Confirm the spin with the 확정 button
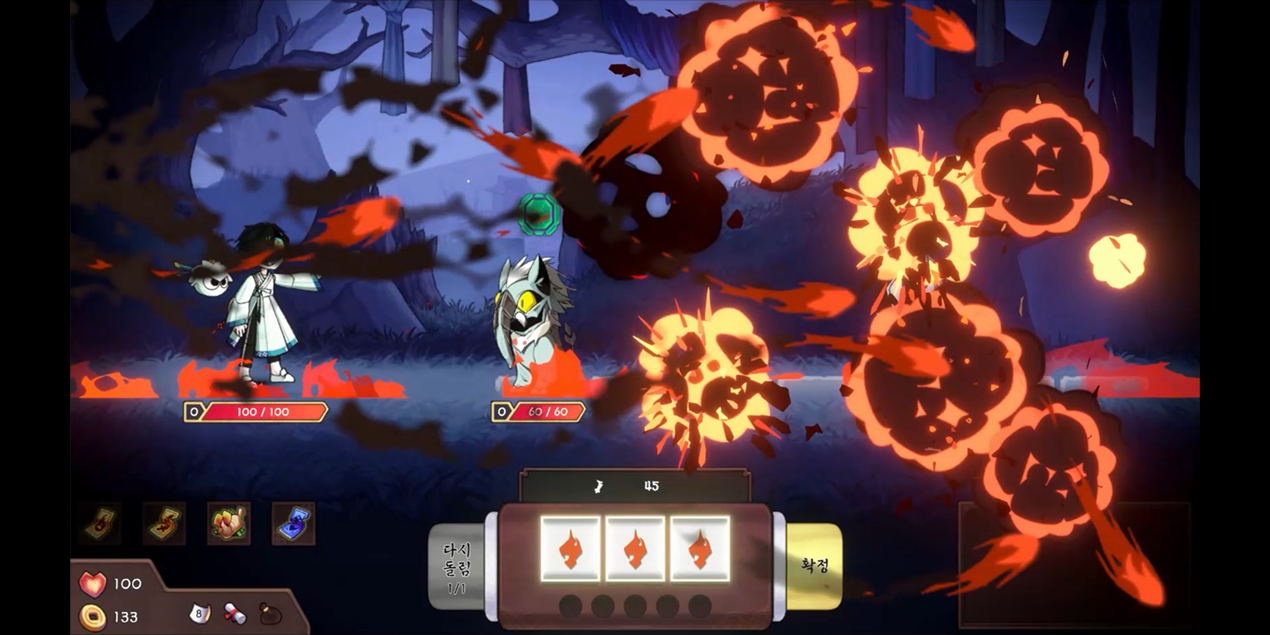Viewport: 1270px width, 635px height. pos(815,565)
